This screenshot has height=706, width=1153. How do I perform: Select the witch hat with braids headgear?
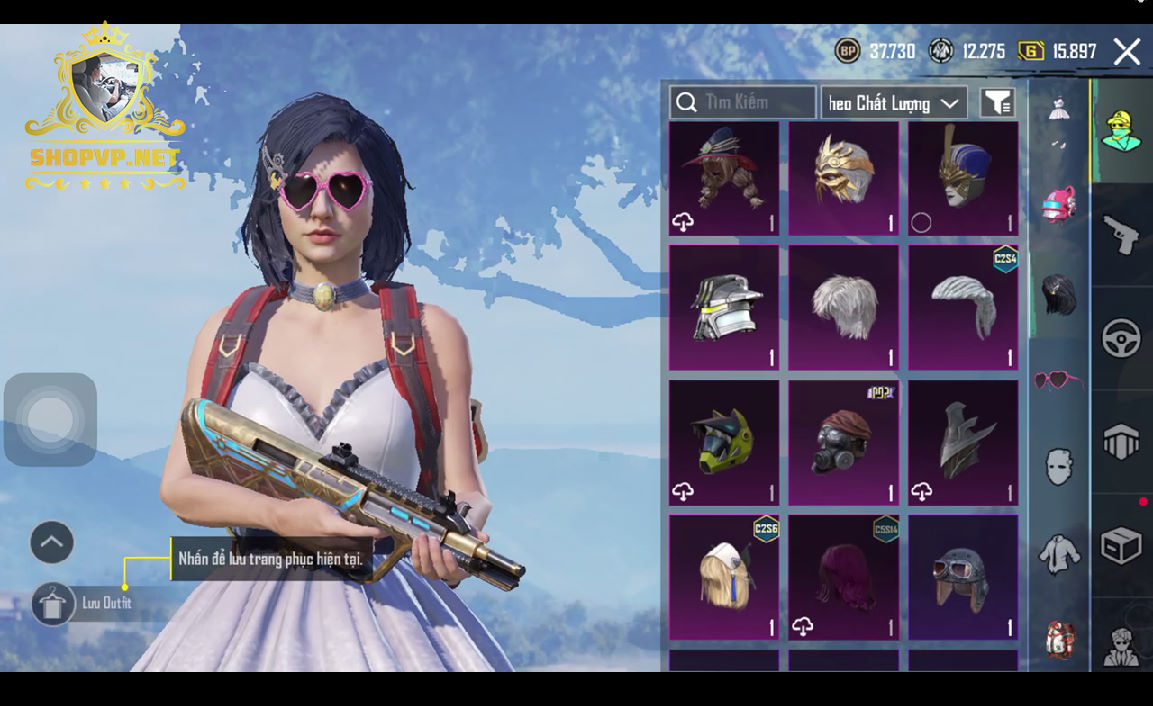pyautogui.click(x=724, y=178)
